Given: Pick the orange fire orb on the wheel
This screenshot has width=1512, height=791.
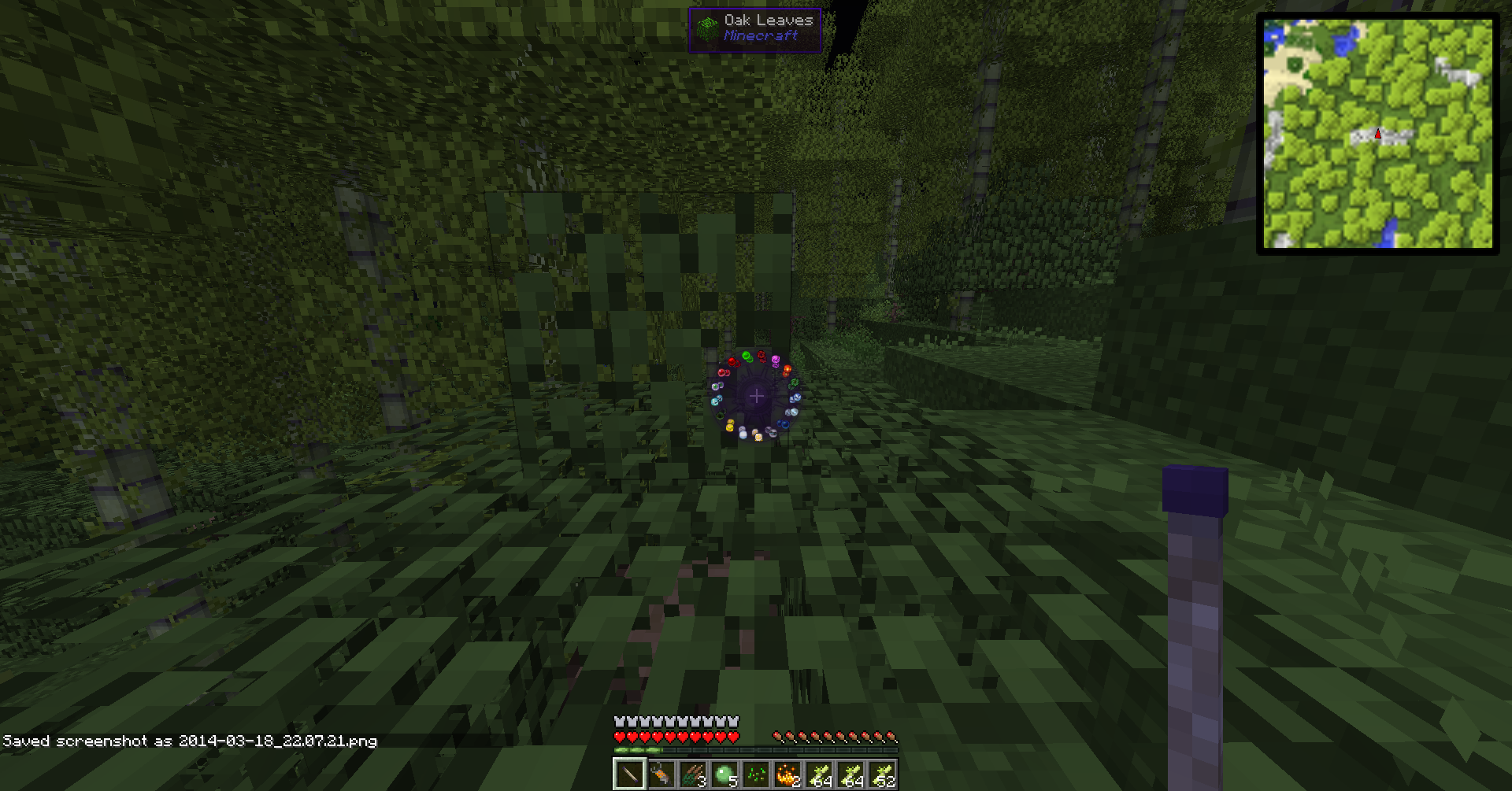Looking at the screenshot, I should coord(787,370).
